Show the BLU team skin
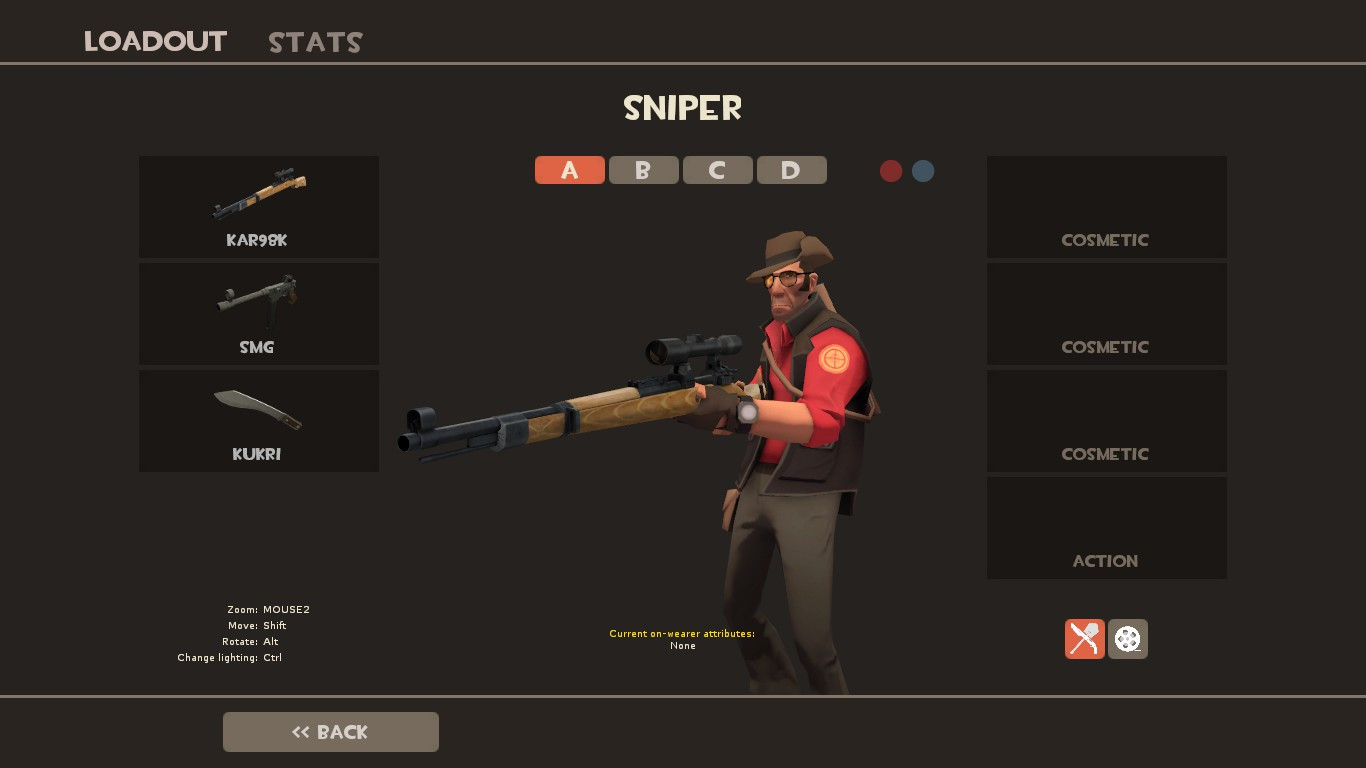Image resolution: width=1366 pixels, height=768 pixels. coord(922,171)
